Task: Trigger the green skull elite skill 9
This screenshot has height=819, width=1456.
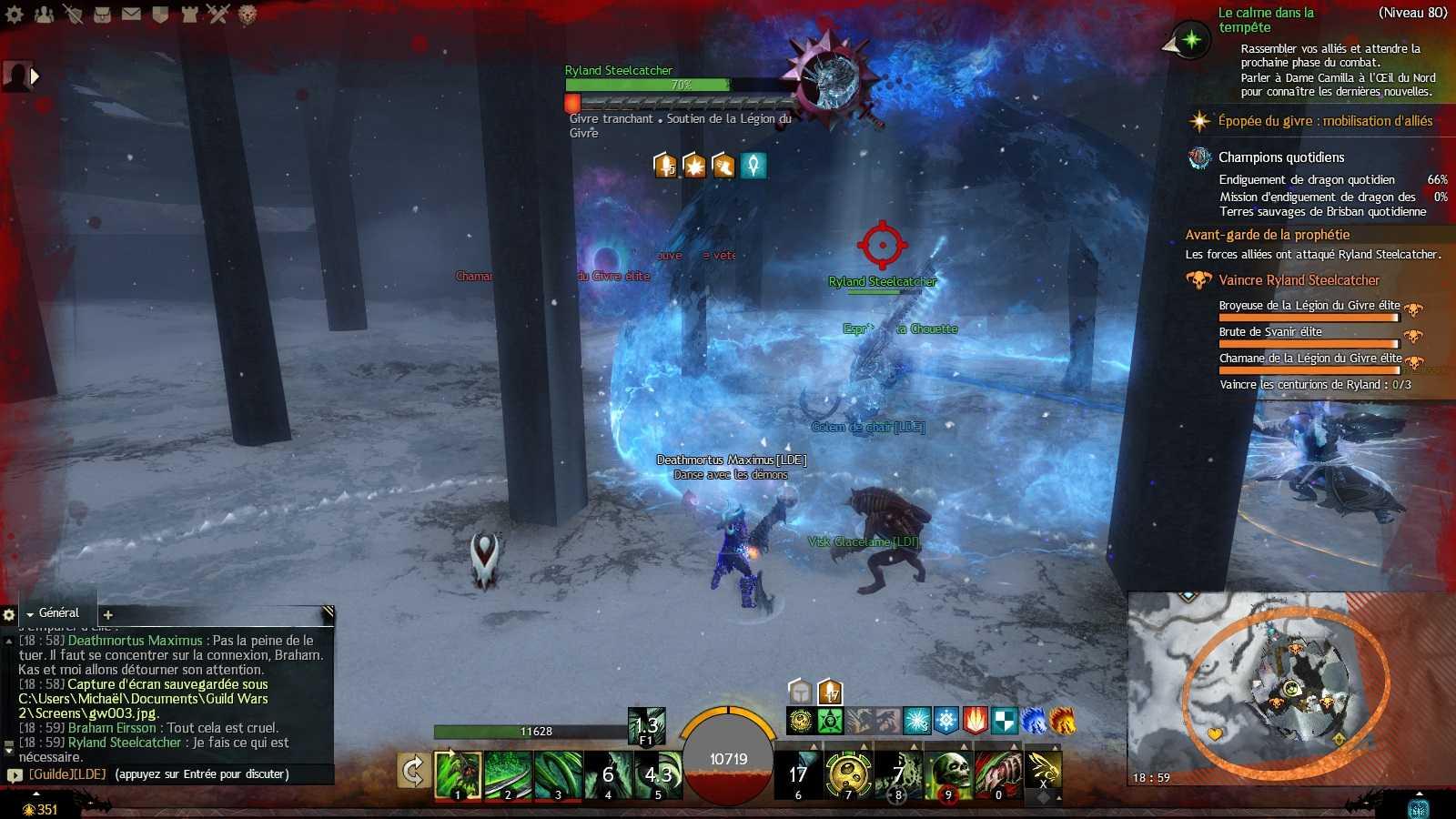Action: pos(948,774)
